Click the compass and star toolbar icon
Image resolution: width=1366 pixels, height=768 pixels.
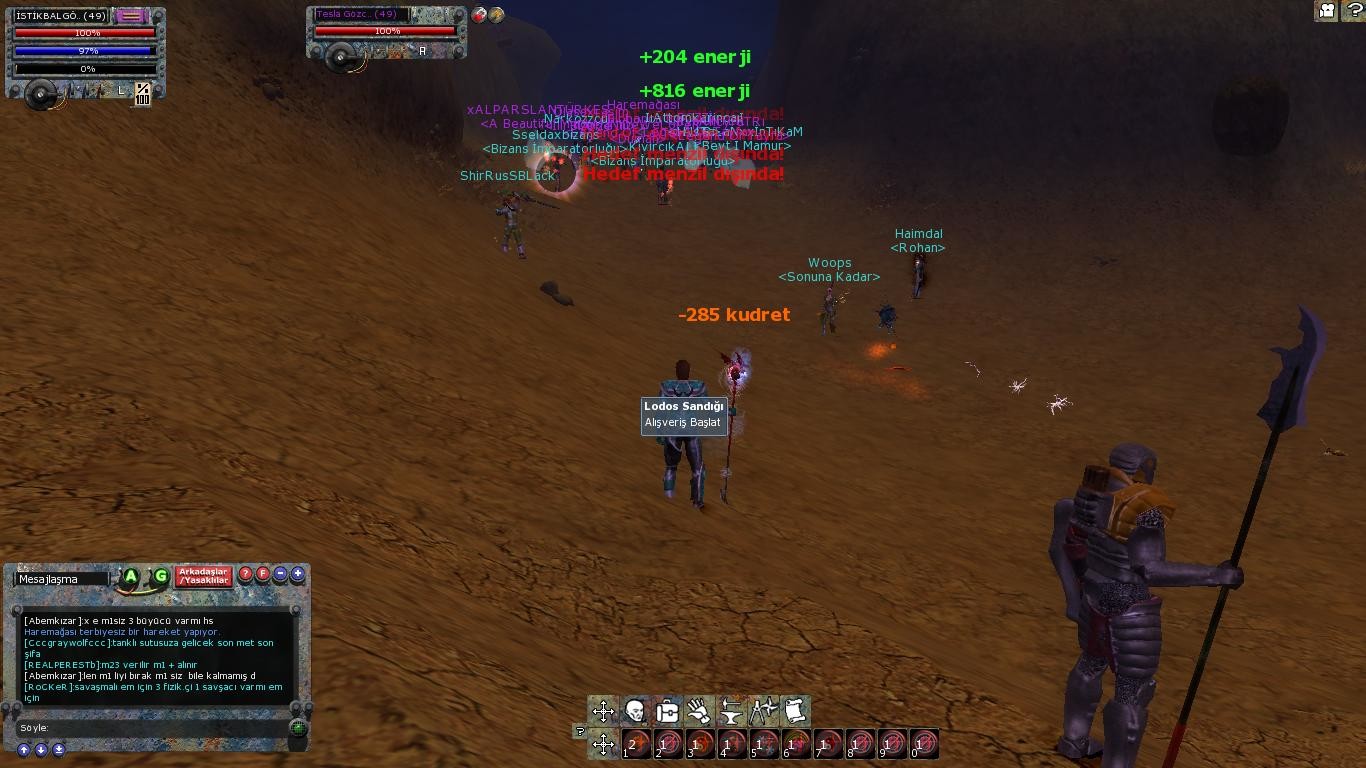[x=763, y=711]
